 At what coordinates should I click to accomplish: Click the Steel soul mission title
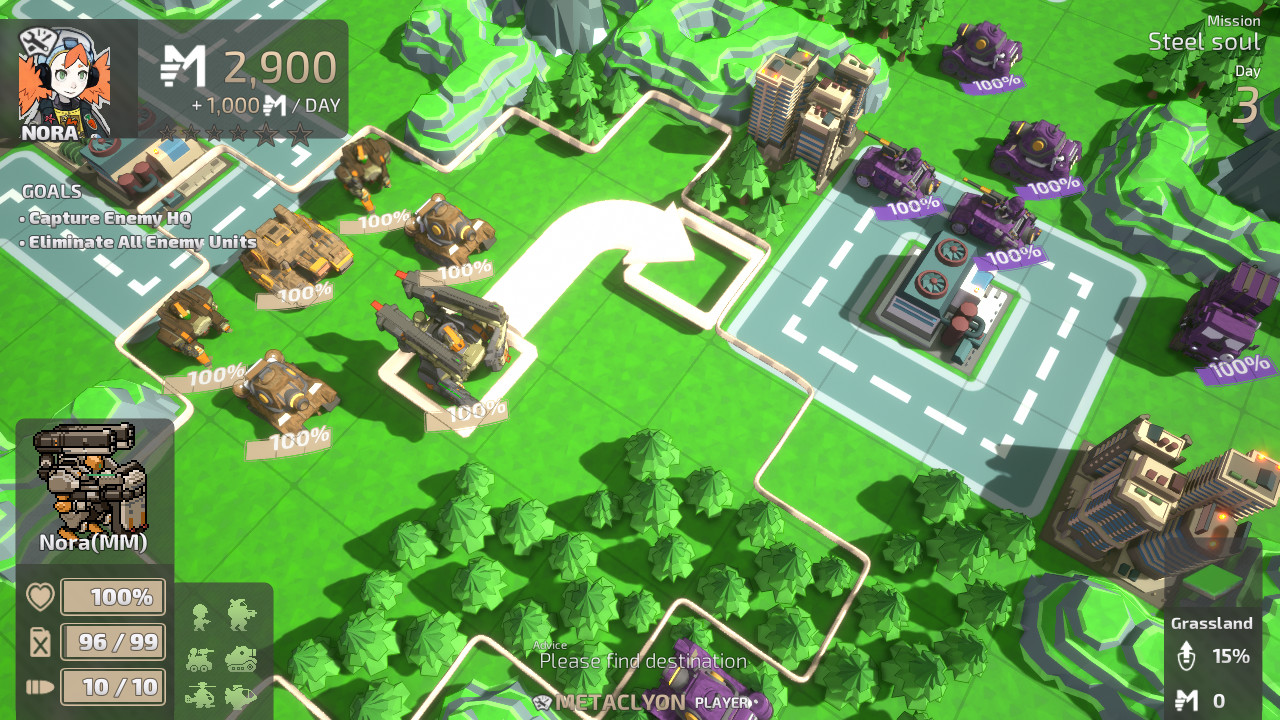(x=1205, y=43)
